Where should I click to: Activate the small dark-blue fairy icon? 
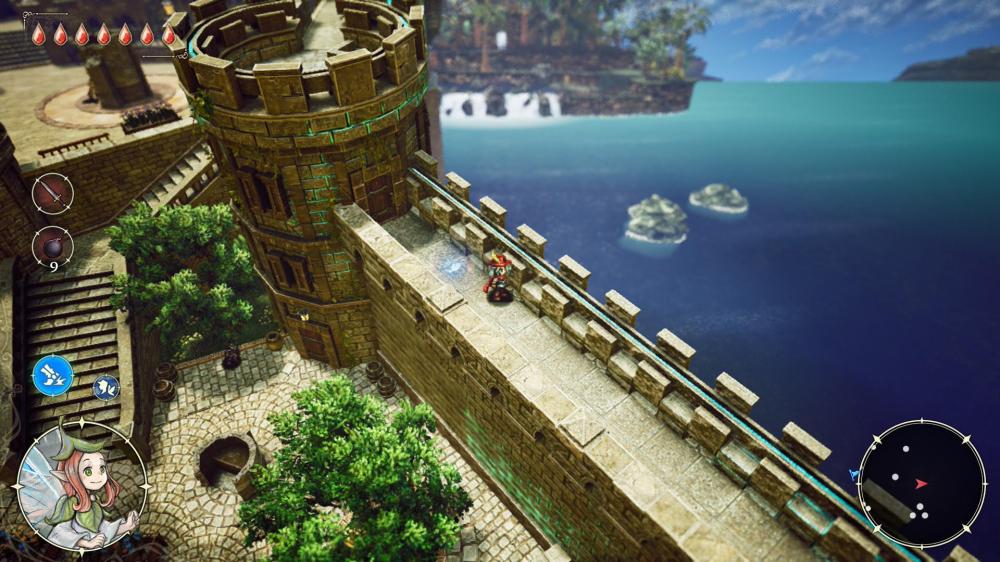click(x=106, y=388)
